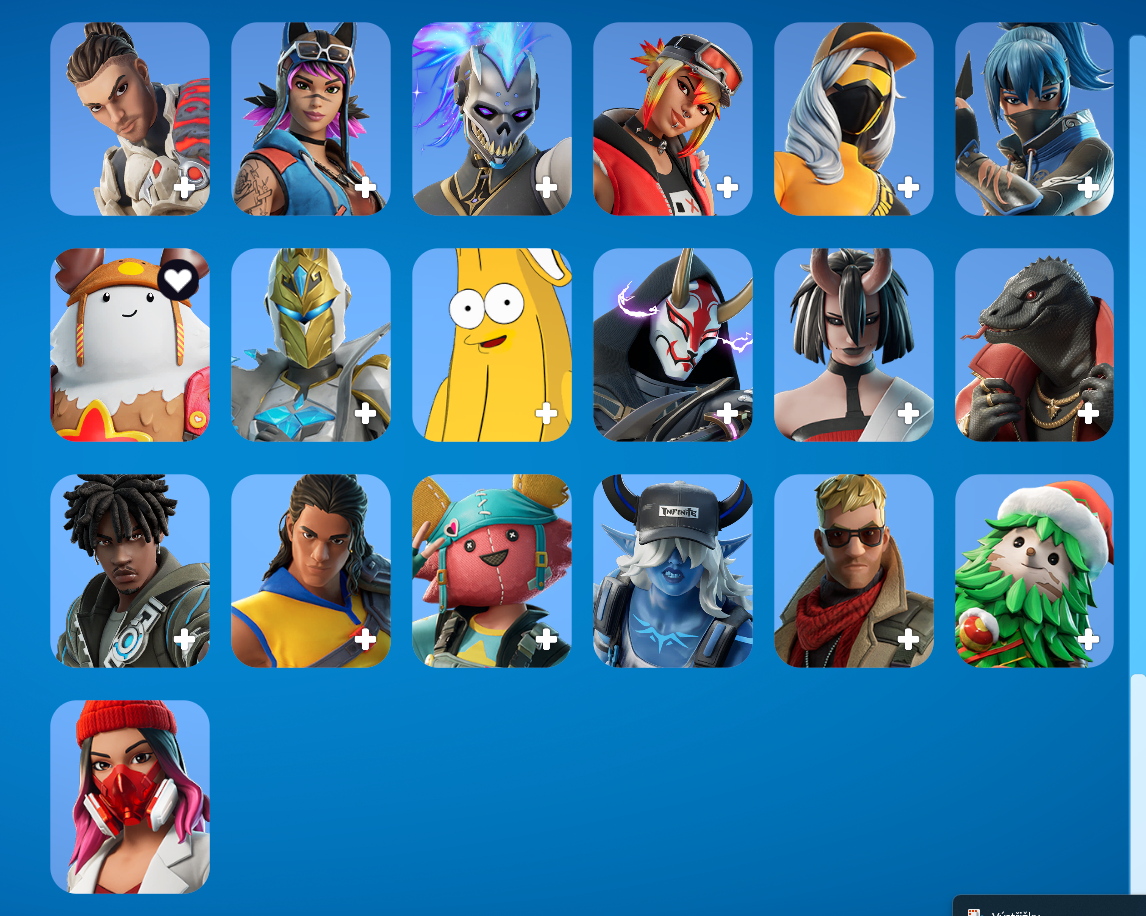1146x916 pixels.
Task: Select the pink stitched teddy bear outfit
Action: click(491, 570)
